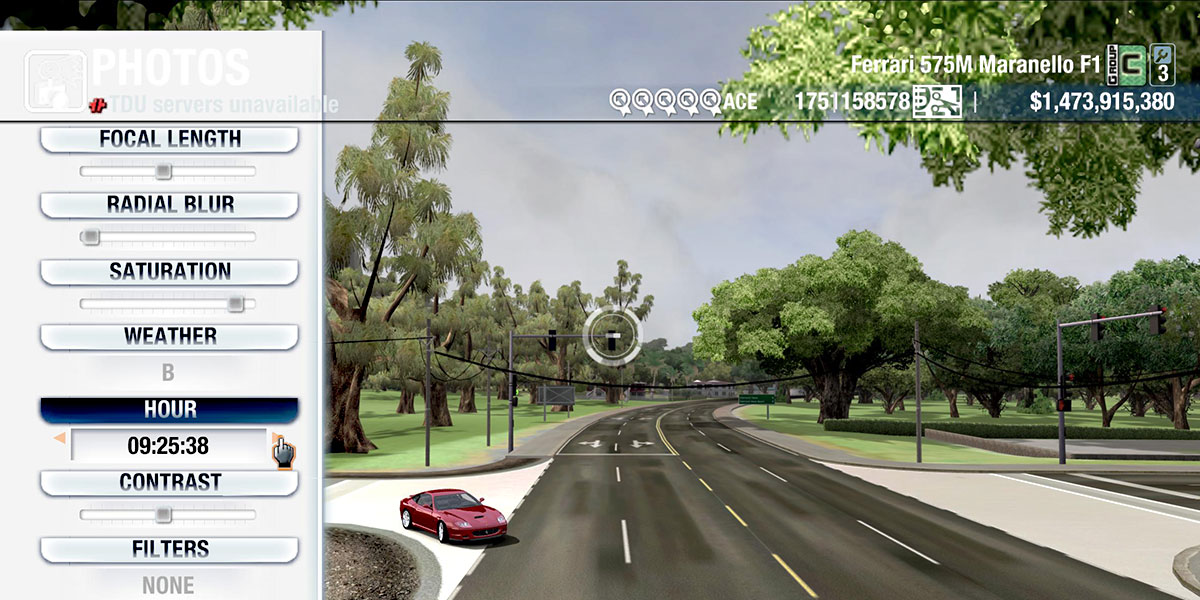
Task: Open the Weather setting
Action: click(x=169, y=336)
